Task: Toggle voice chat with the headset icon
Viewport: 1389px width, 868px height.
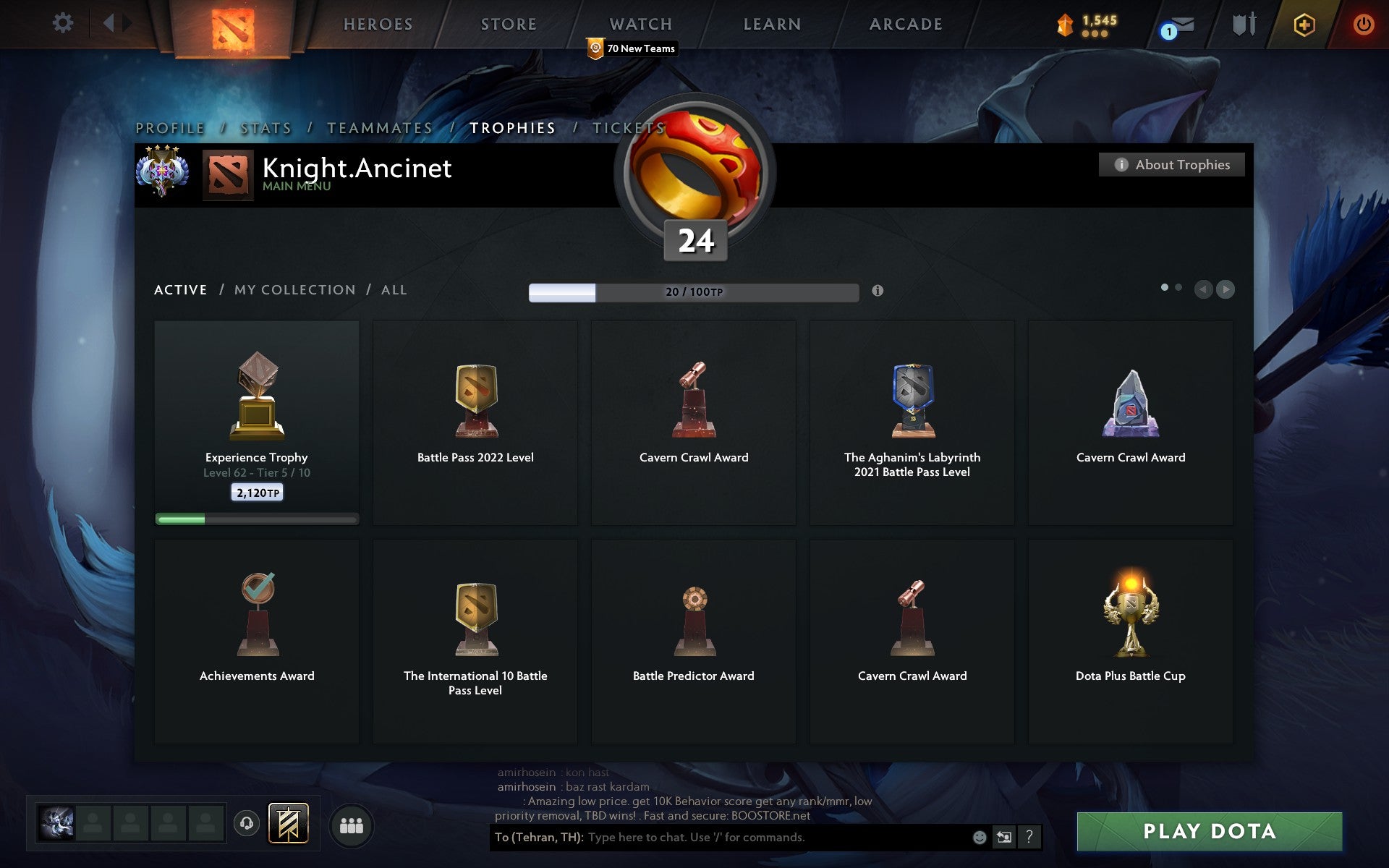Action: point(246,824)
